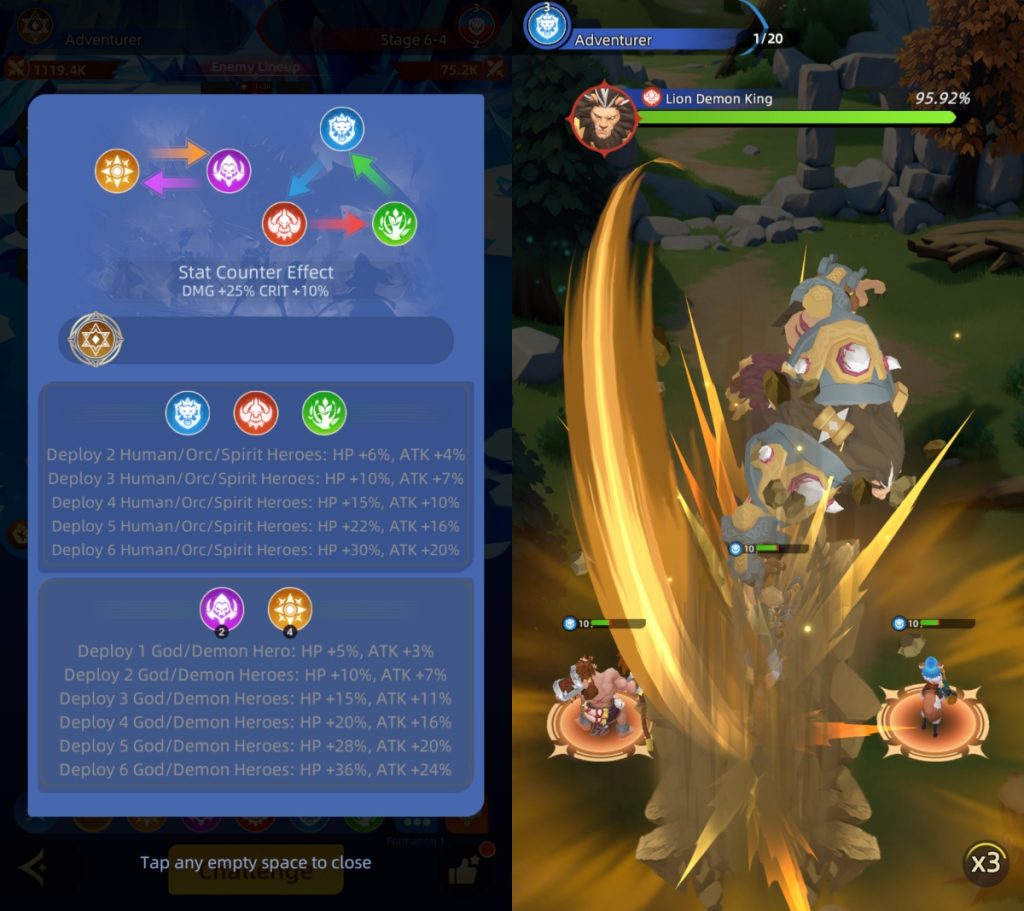
Task: Tap the x3 battle speed button
Action: click(x=986, y=863)
